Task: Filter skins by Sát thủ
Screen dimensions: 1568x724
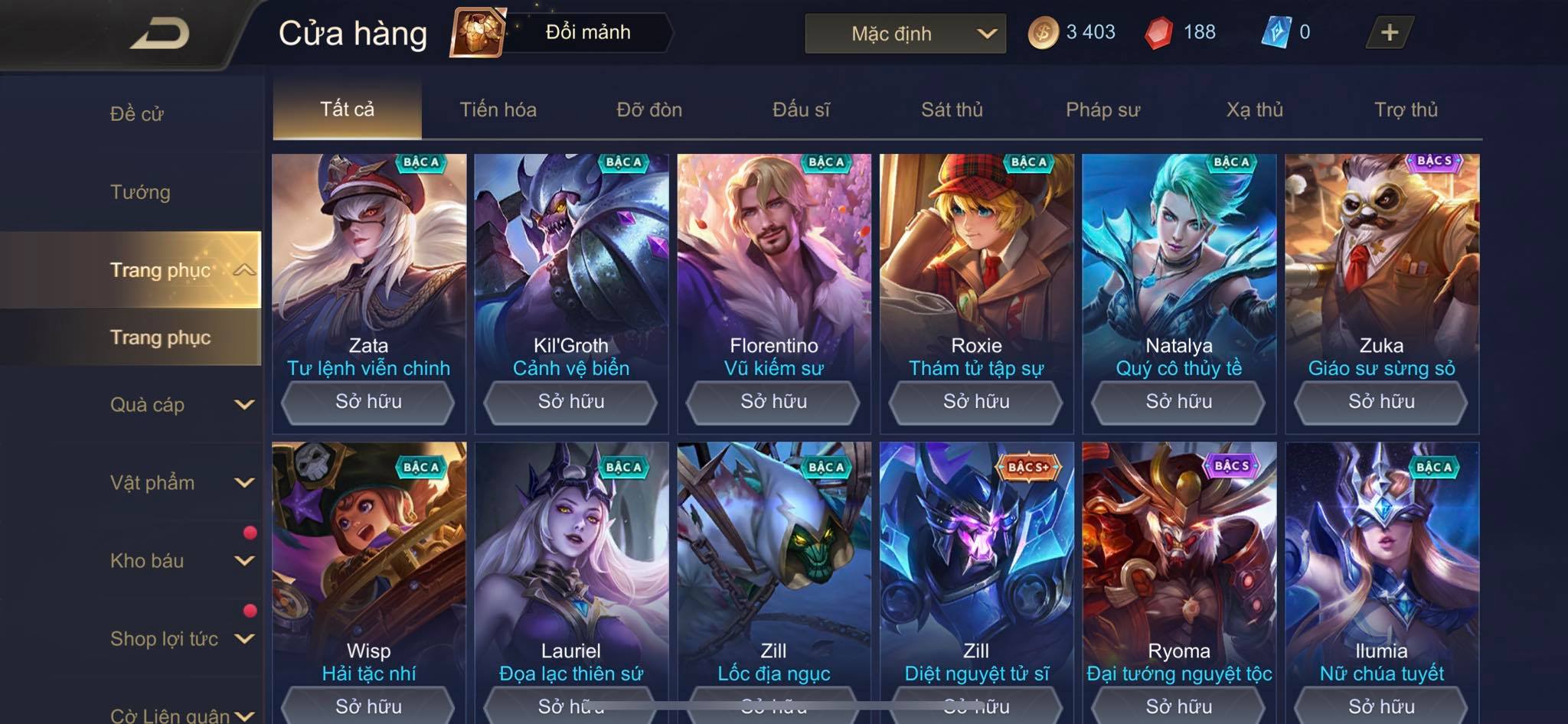Action: point(952,109)
